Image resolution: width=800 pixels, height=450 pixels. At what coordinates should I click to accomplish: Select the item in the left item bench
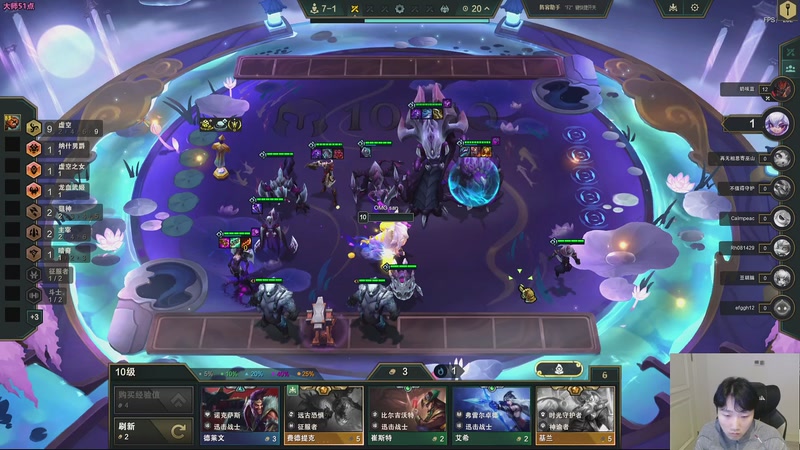point(12,123)
